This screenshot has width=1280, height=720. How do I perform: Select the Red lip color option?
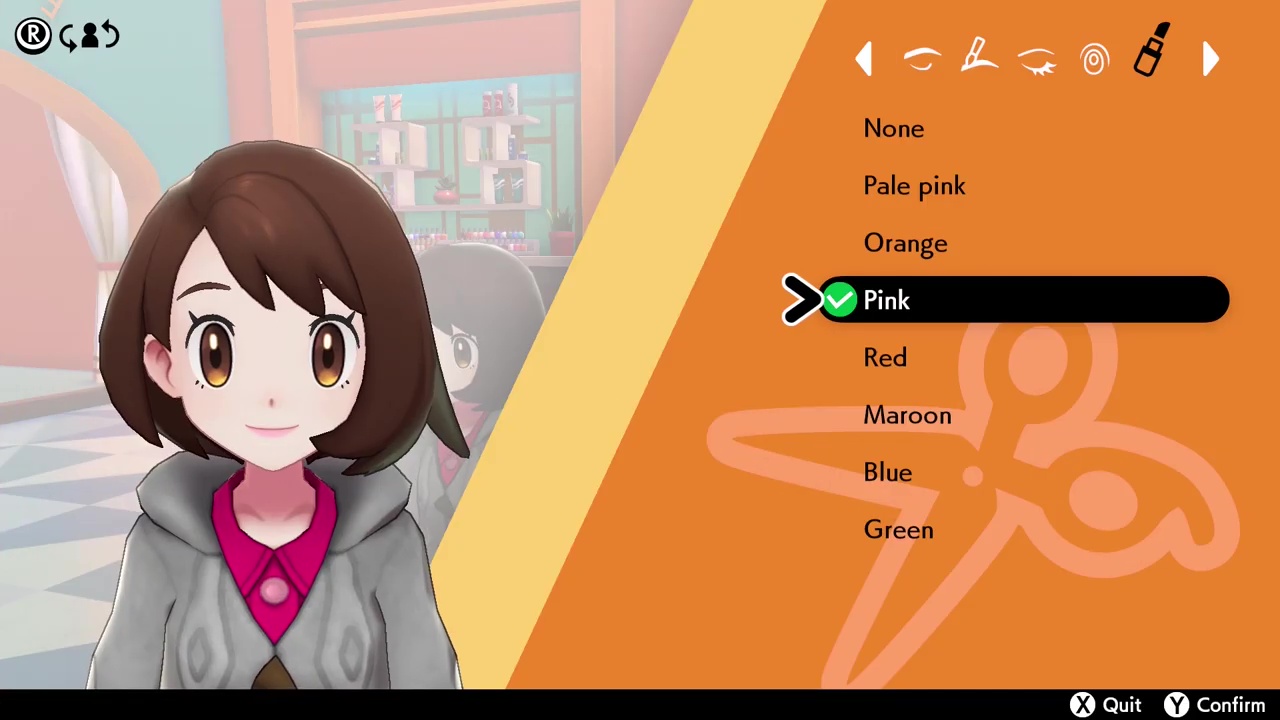point(884,357)
